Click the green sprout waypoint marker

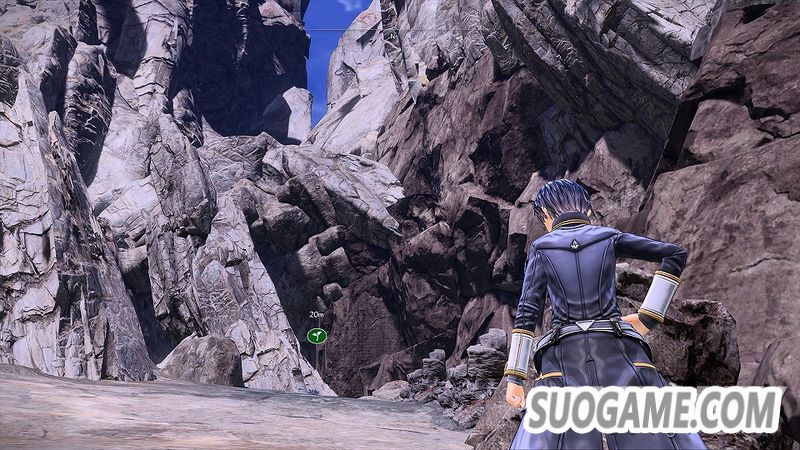(x=317, y=336)
